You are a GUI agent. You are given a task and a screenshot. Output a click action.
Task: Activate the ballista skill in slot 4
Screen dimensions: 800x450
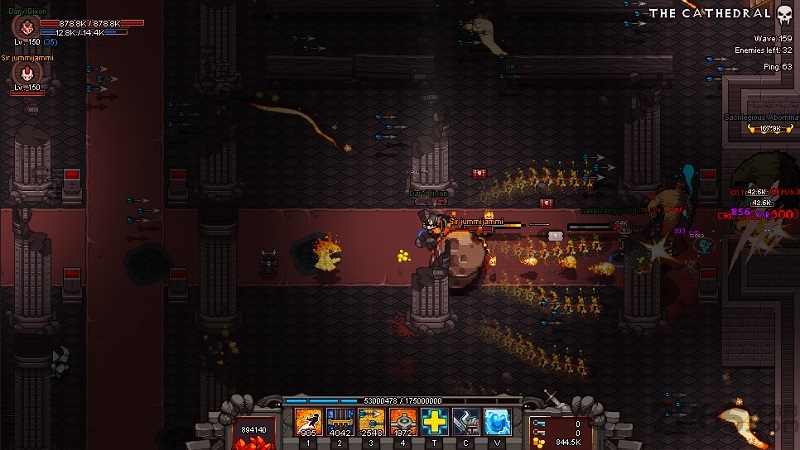[x=403, y=422]
